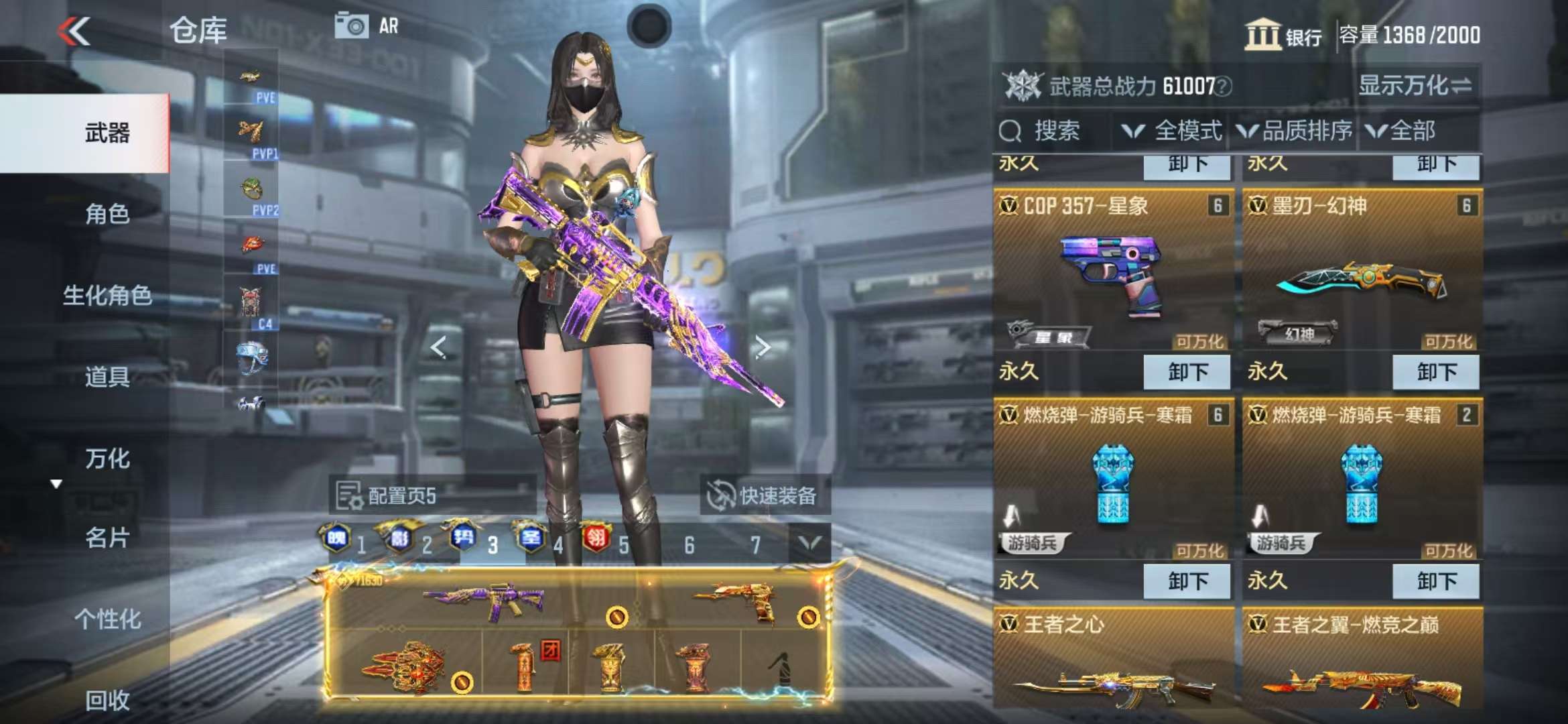Activate 快速装备 quick equip

(x=764, y=496)
